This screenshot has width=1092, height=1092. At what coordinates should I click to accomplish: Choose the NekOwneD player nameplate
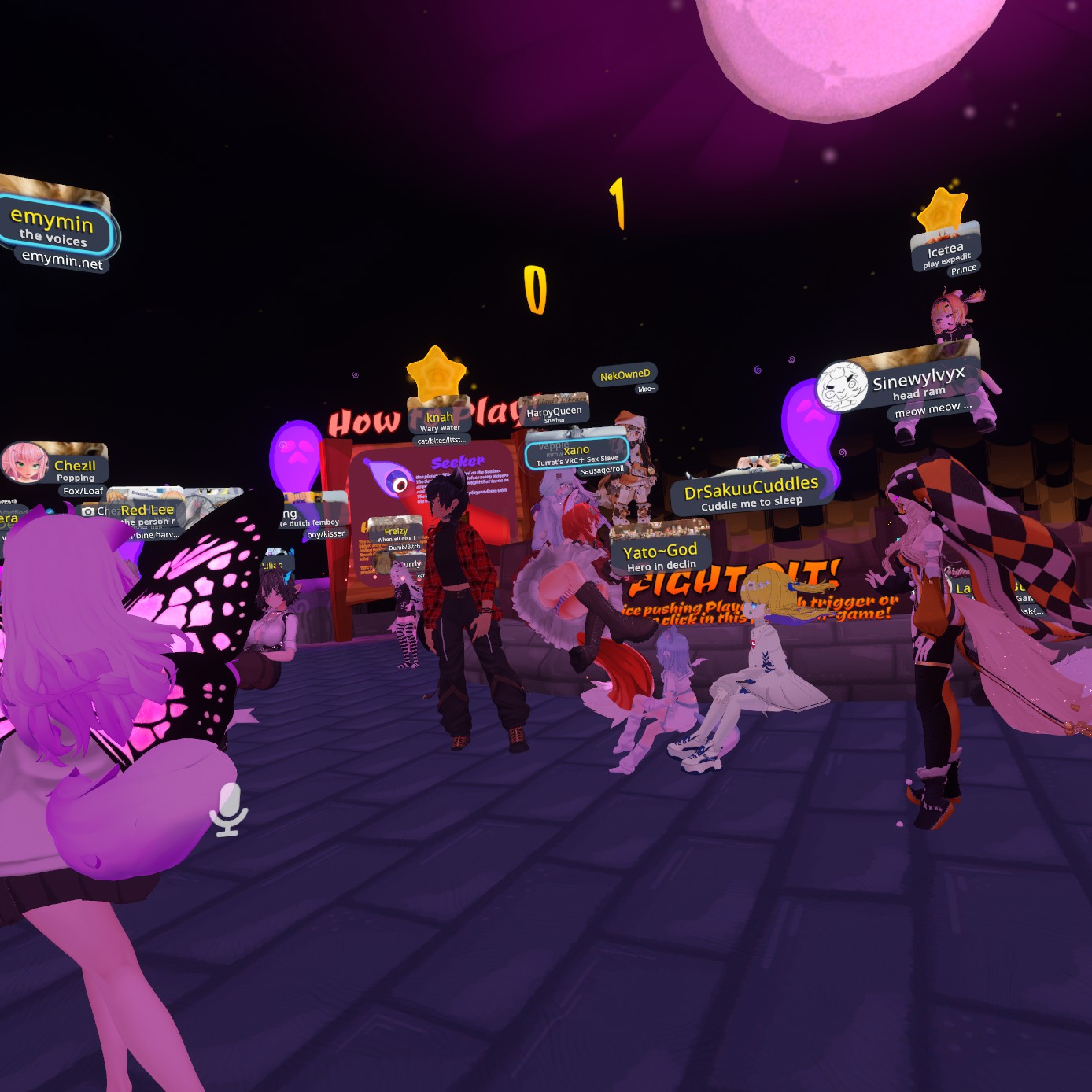click(625, 375)
